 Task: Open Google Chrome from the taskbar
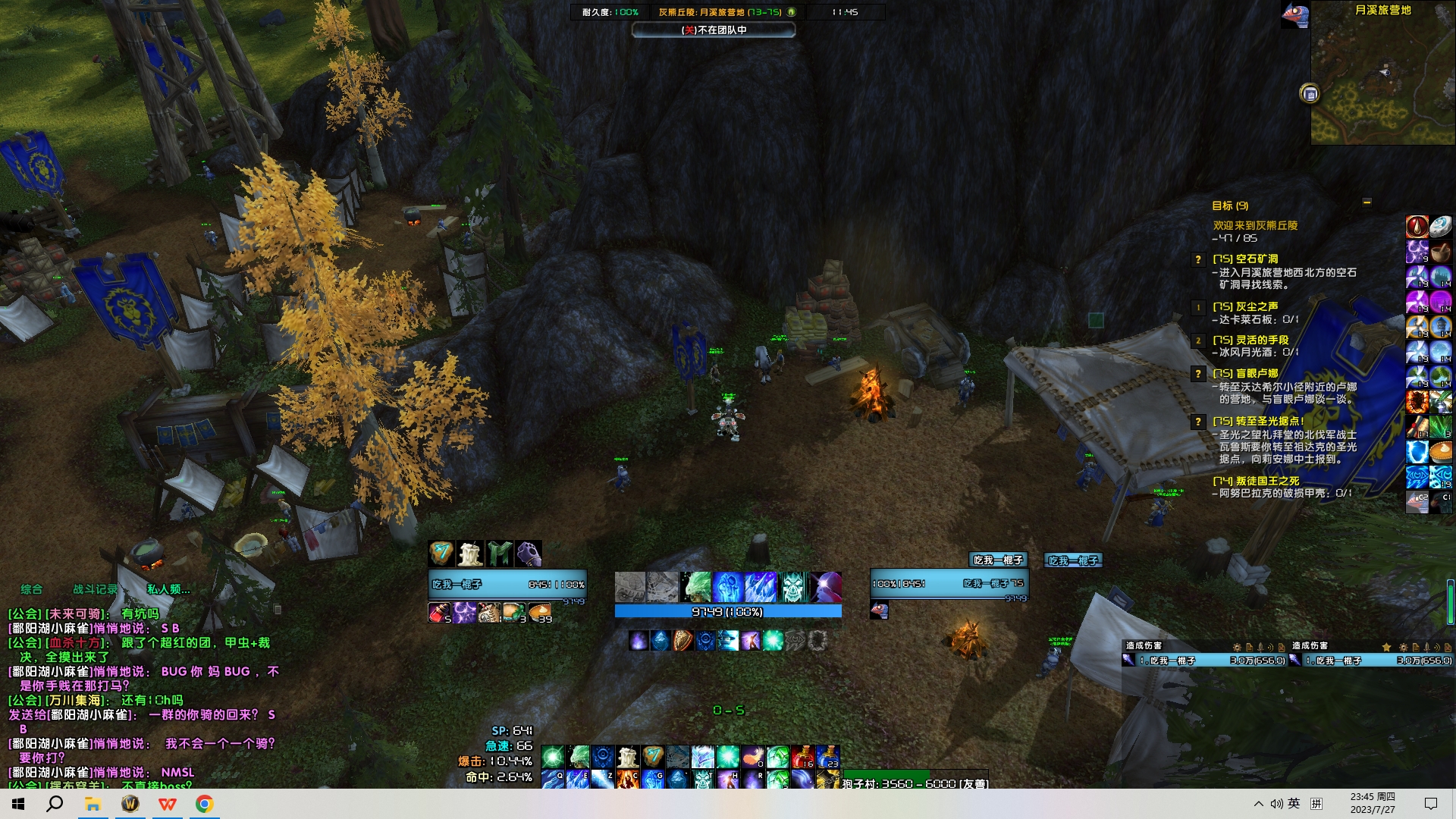204,804
